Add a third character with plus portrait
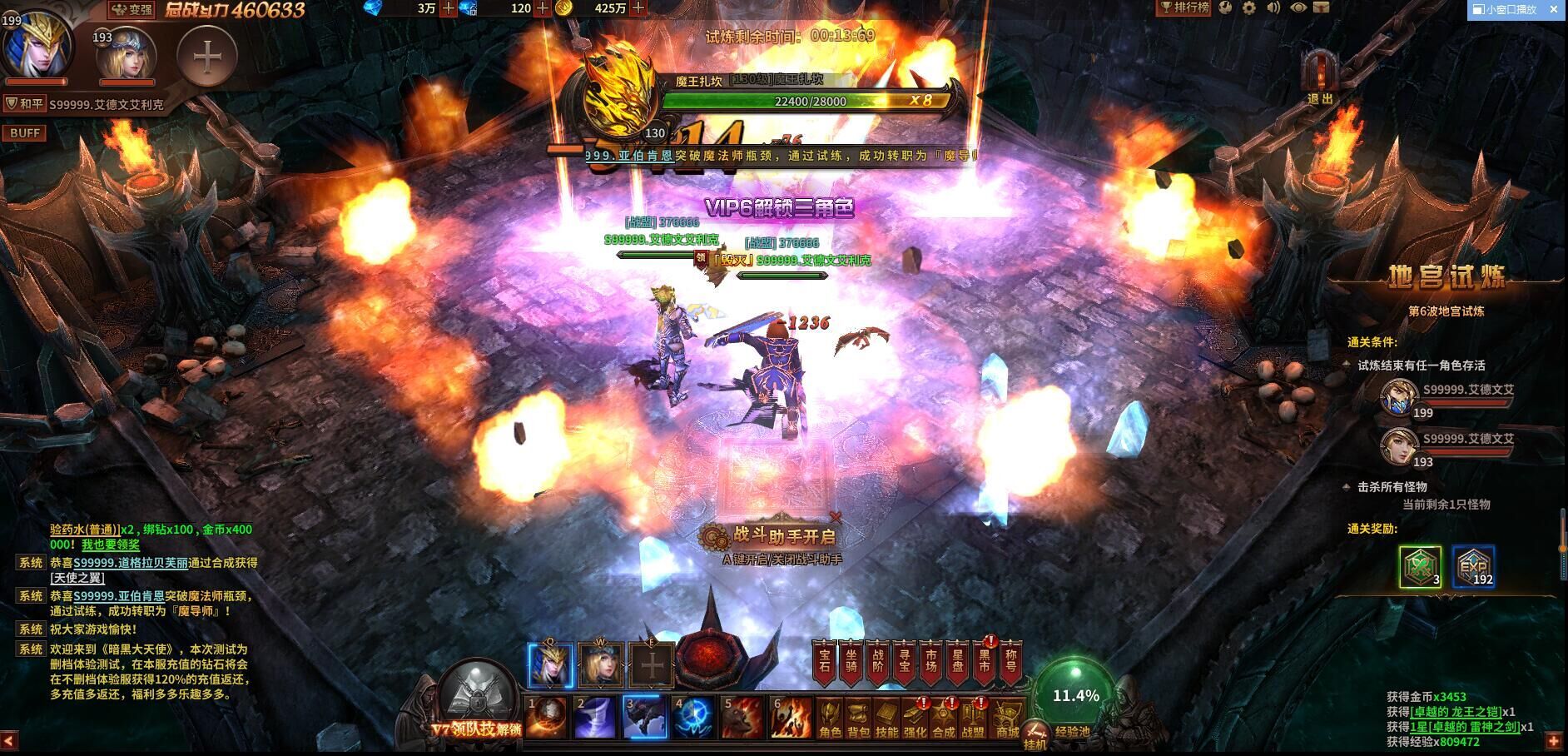This screenshot has height=756, width=1568. coord(207,57)
